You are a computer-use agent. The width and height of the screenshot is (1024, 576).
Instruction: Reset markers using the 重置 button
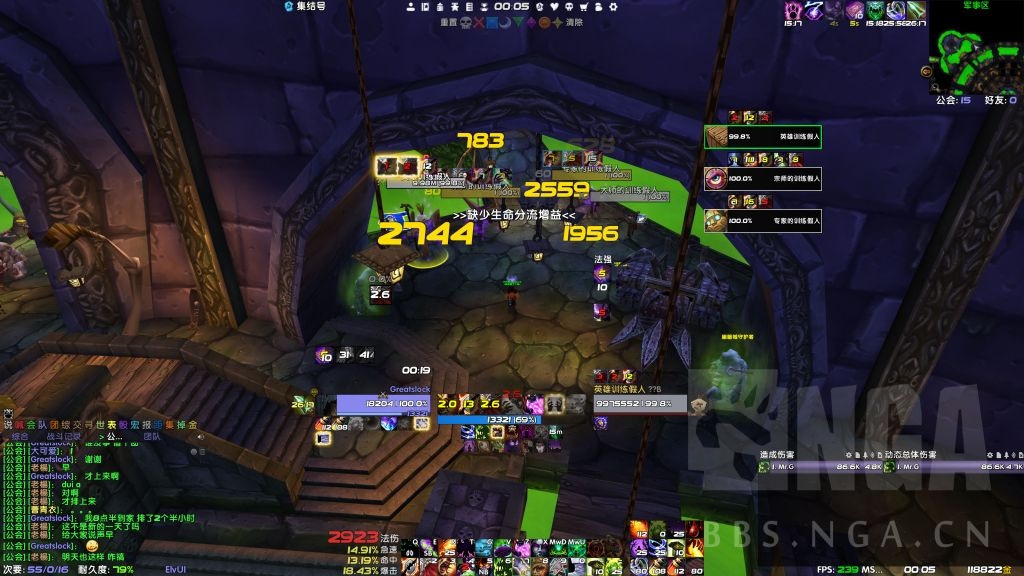click(x=448, y=21)
